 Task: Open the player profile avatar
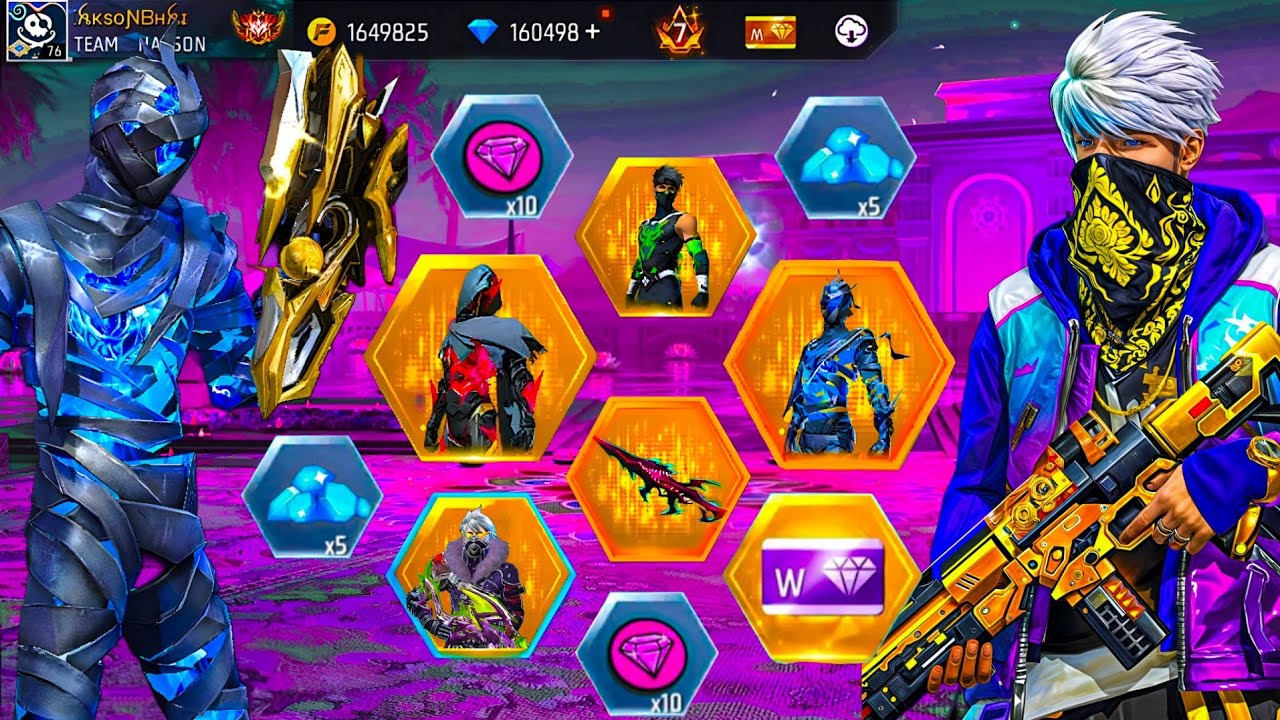37,30
